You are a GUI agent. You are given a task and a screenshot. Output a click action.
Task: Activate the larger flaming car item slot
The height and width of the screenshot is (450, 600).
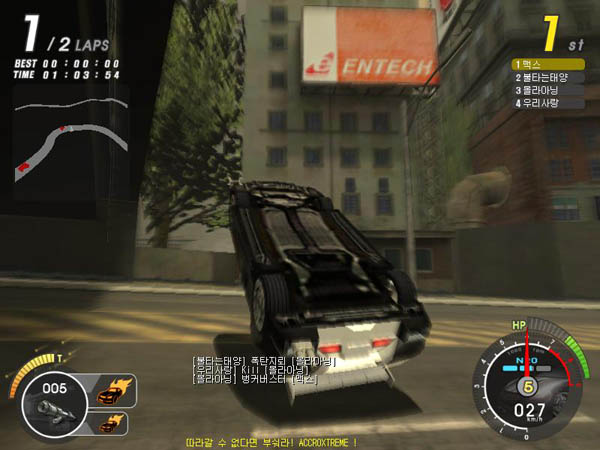[x=110, y=393]
